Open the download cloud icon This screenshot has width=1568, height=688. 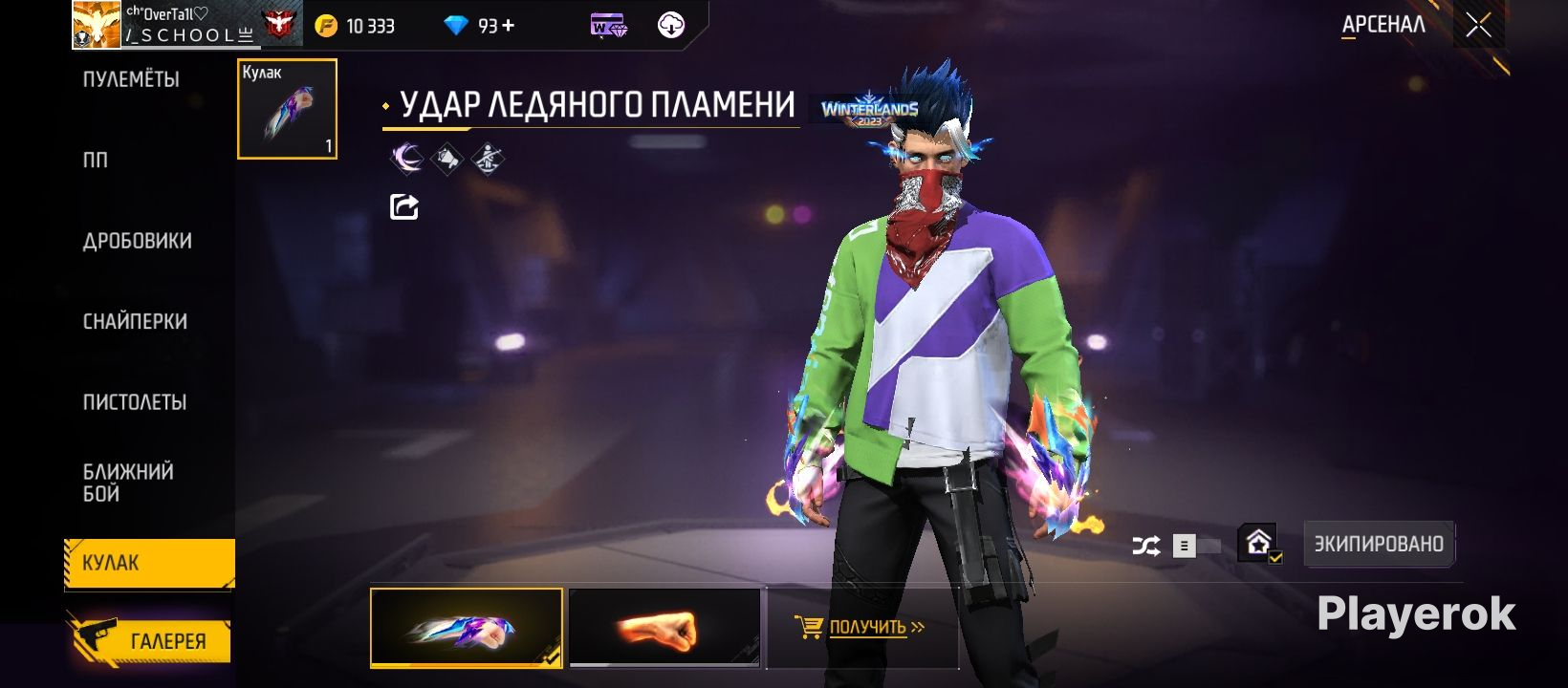(671, 26)
